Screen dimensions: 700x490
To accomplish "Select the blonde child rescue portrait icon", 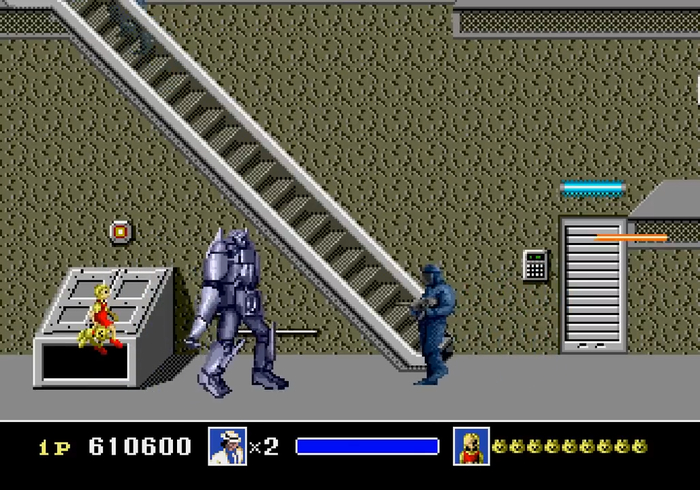I will [471, 446].
